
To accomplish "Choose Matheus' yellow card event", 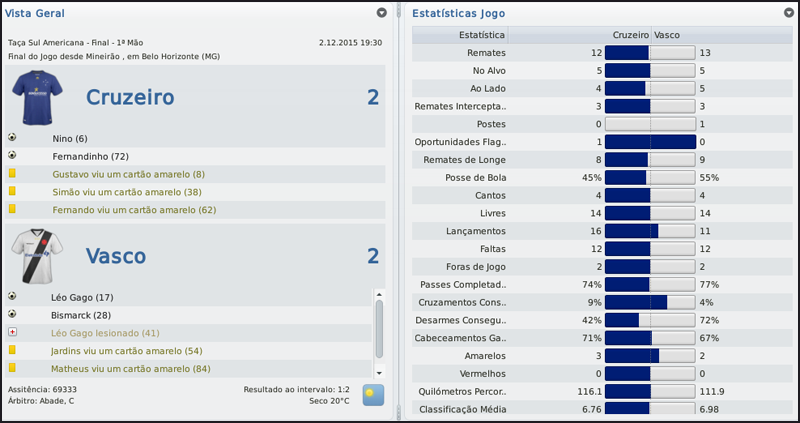I will [x=130, y=369].
